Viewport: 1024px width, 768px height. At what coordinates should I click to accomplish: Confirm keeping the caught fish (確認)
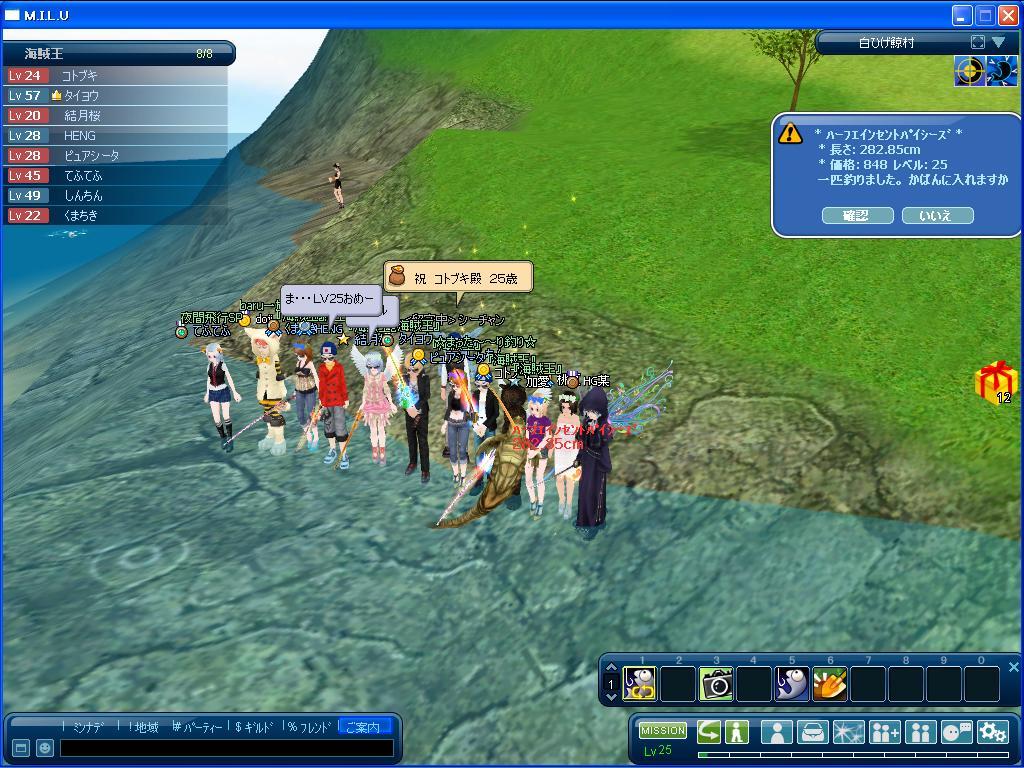(x=857, y=215)
